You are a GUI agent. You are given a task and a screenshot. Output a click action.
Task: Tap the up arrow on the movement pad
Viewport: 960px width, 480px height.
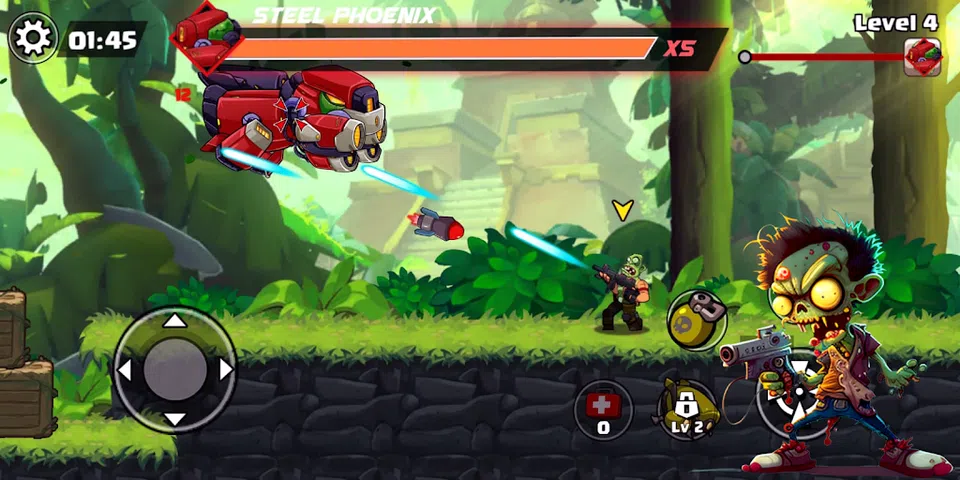(x=175, y=321)
